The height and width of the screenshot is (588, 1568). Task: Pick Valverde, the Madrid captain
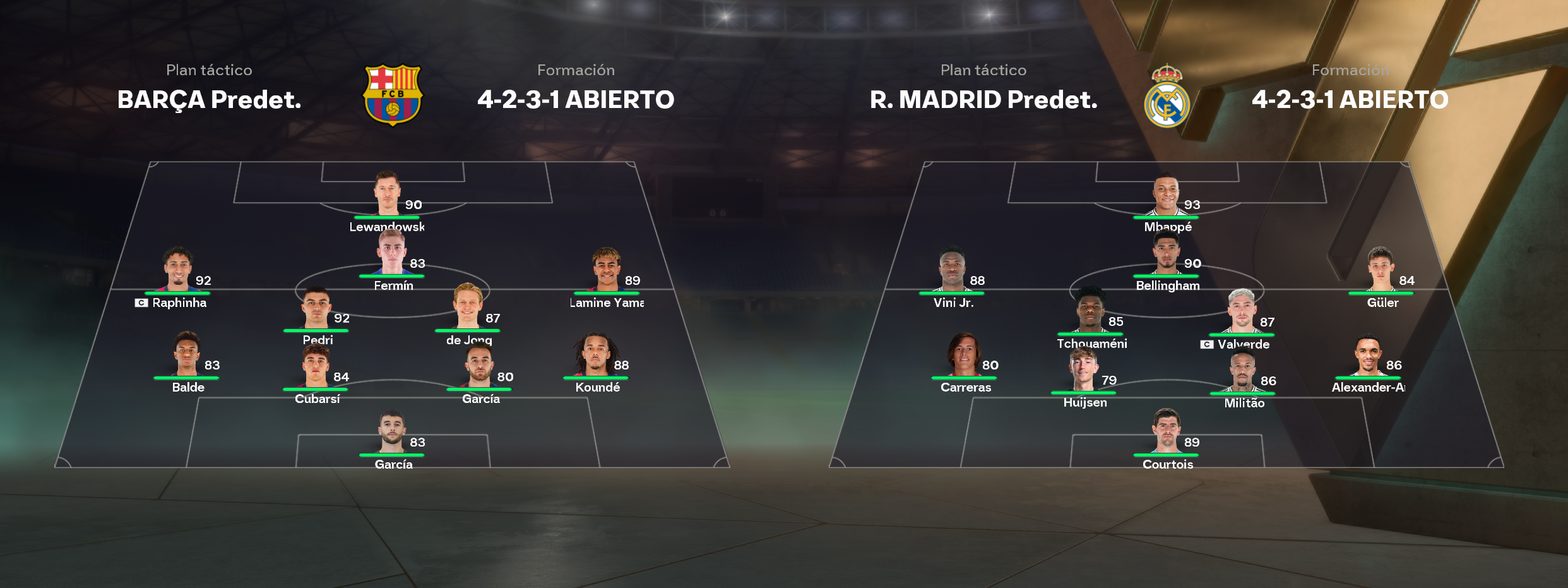coord(1242,312)
